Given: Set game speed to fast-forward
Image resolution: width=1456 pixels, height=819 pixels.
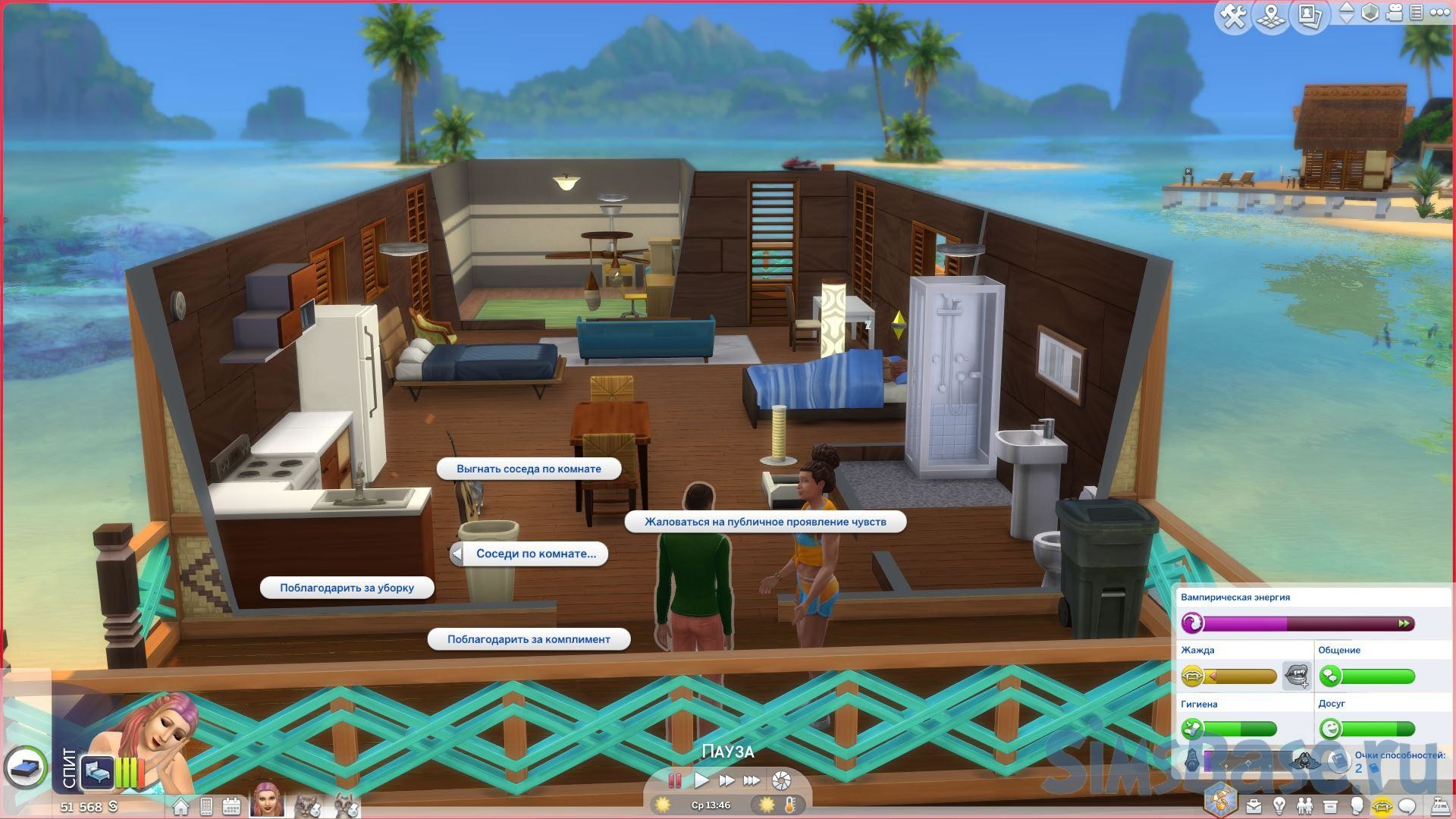Looking at the screenshot, I should coord(726,780).
